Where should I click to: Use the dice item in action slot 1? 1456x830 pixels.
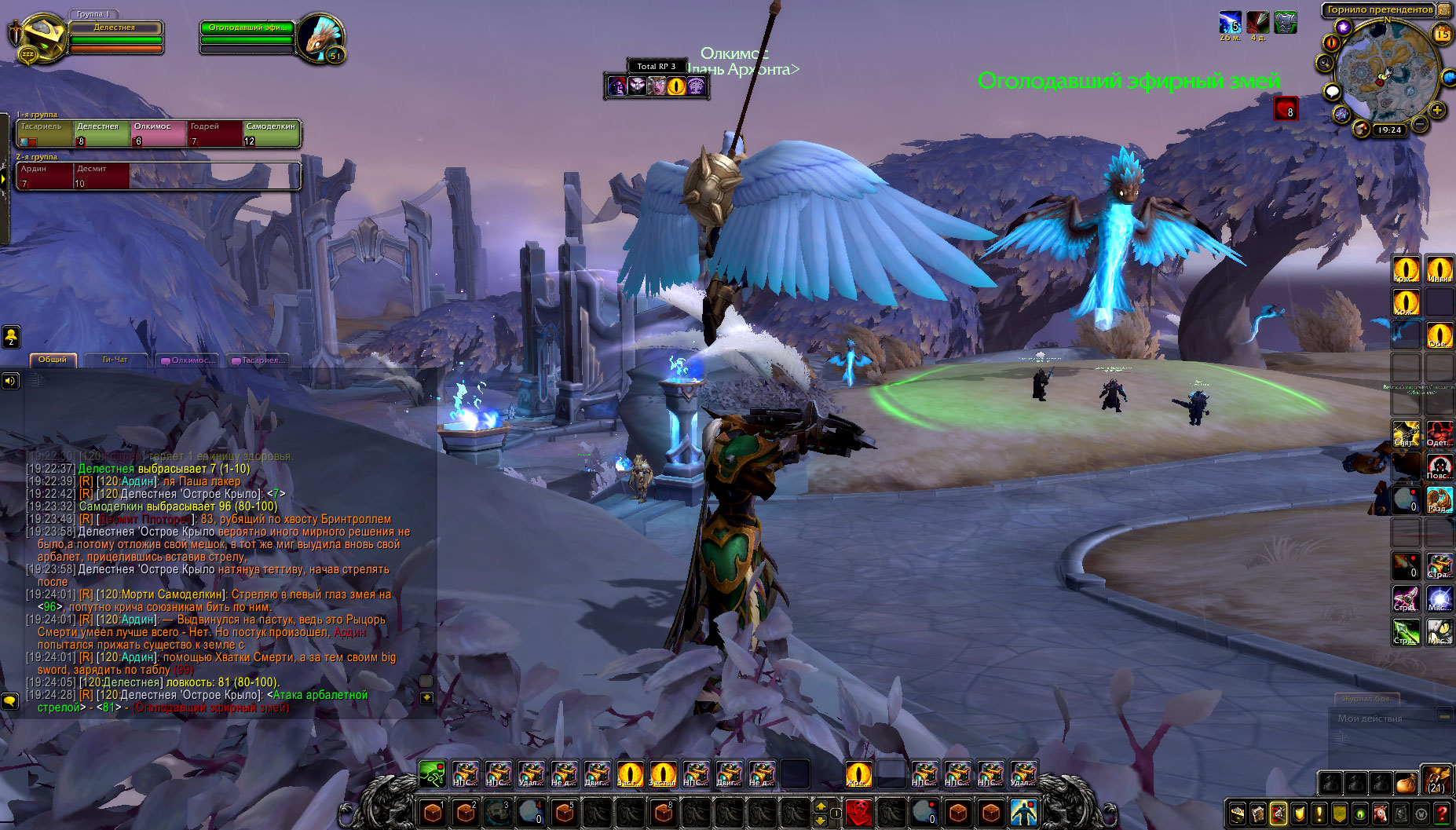pos(432,812)
